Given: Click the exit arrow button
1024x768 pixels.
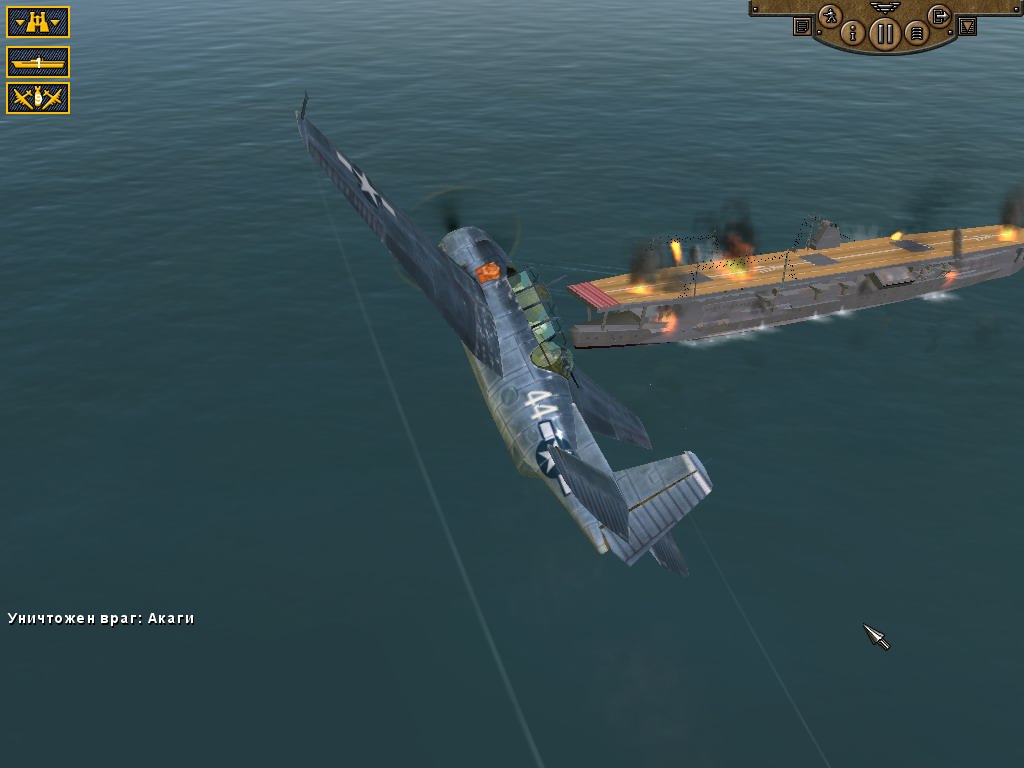Looking at the screenshot, I should [x=939, y=16].
